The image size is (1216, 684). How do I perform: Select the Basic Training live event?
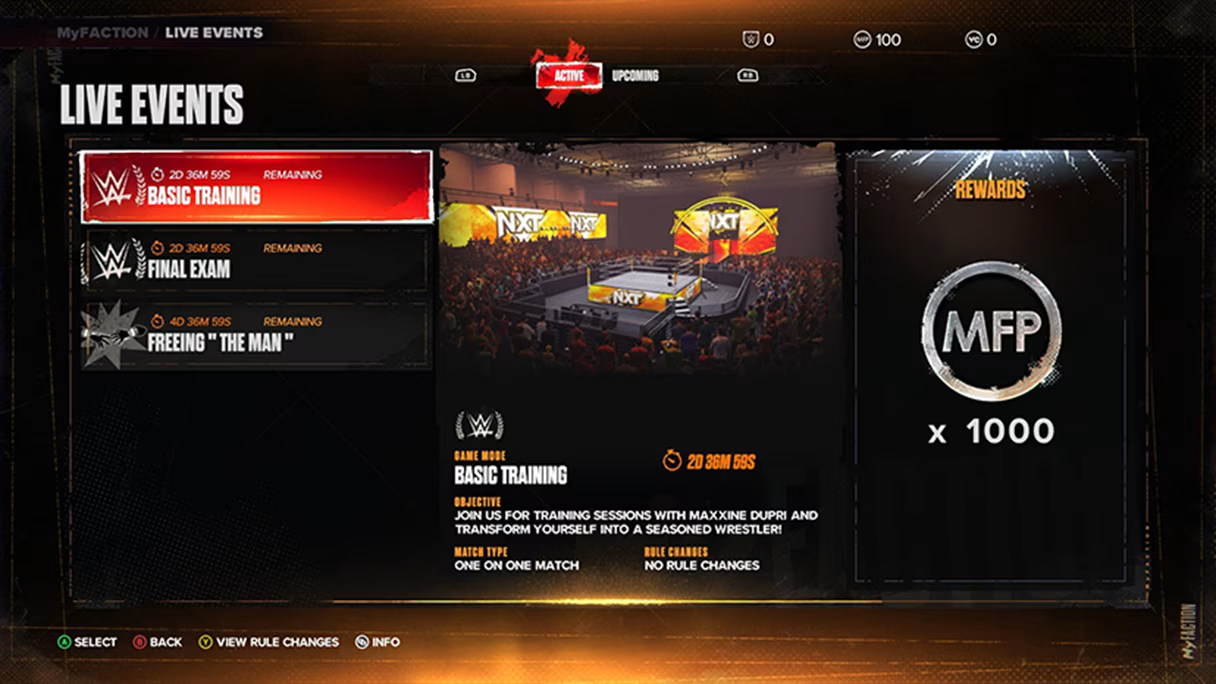tap(256, 187)
